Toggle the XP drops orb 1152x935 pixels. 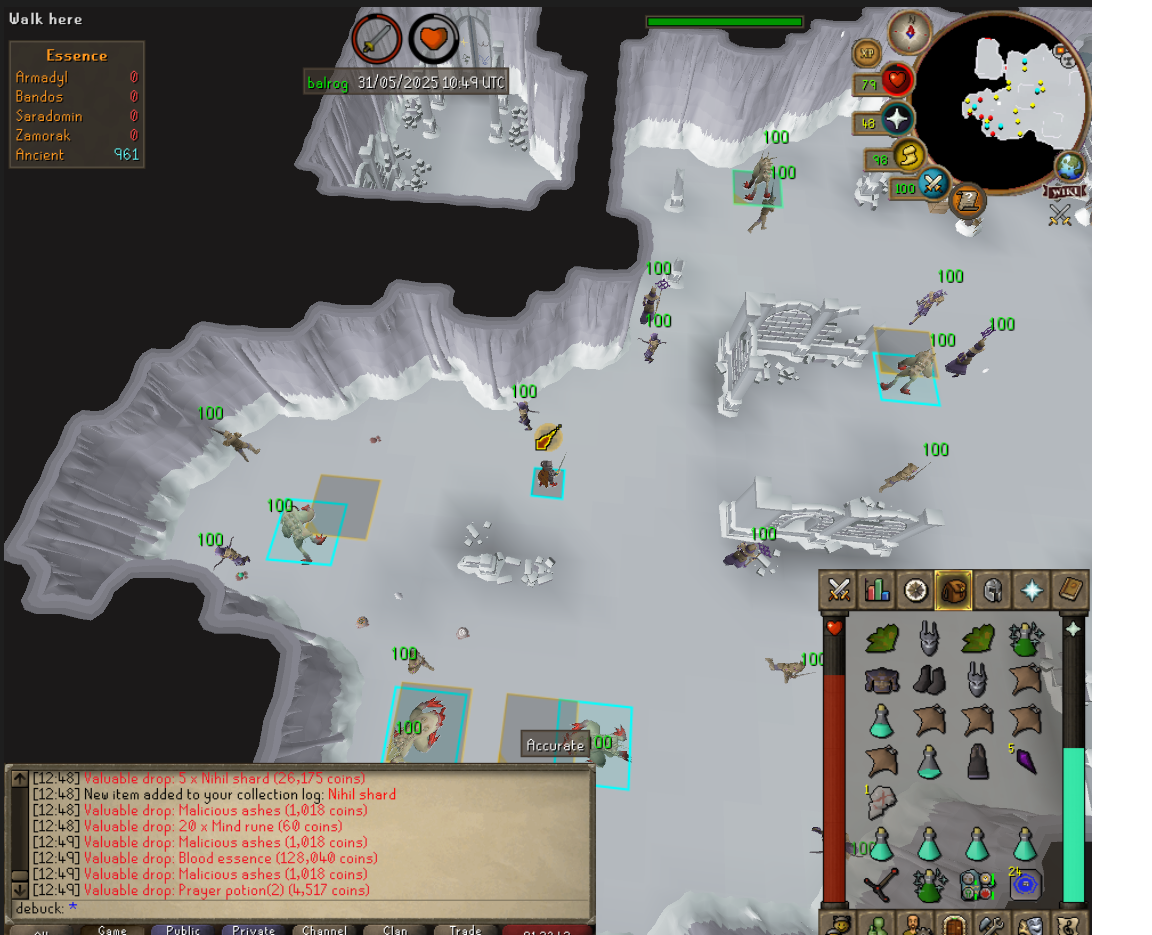coord(866,53)
